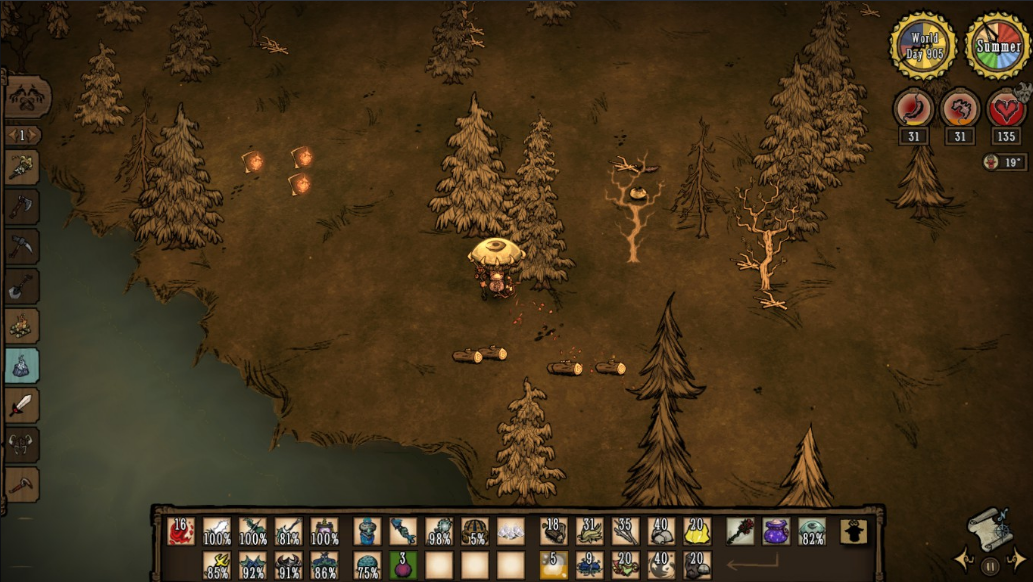Viewport: 1033px width, 582px height.
Task: Click the equipped hat slot at 82%
Action: (x=812, y=531)
